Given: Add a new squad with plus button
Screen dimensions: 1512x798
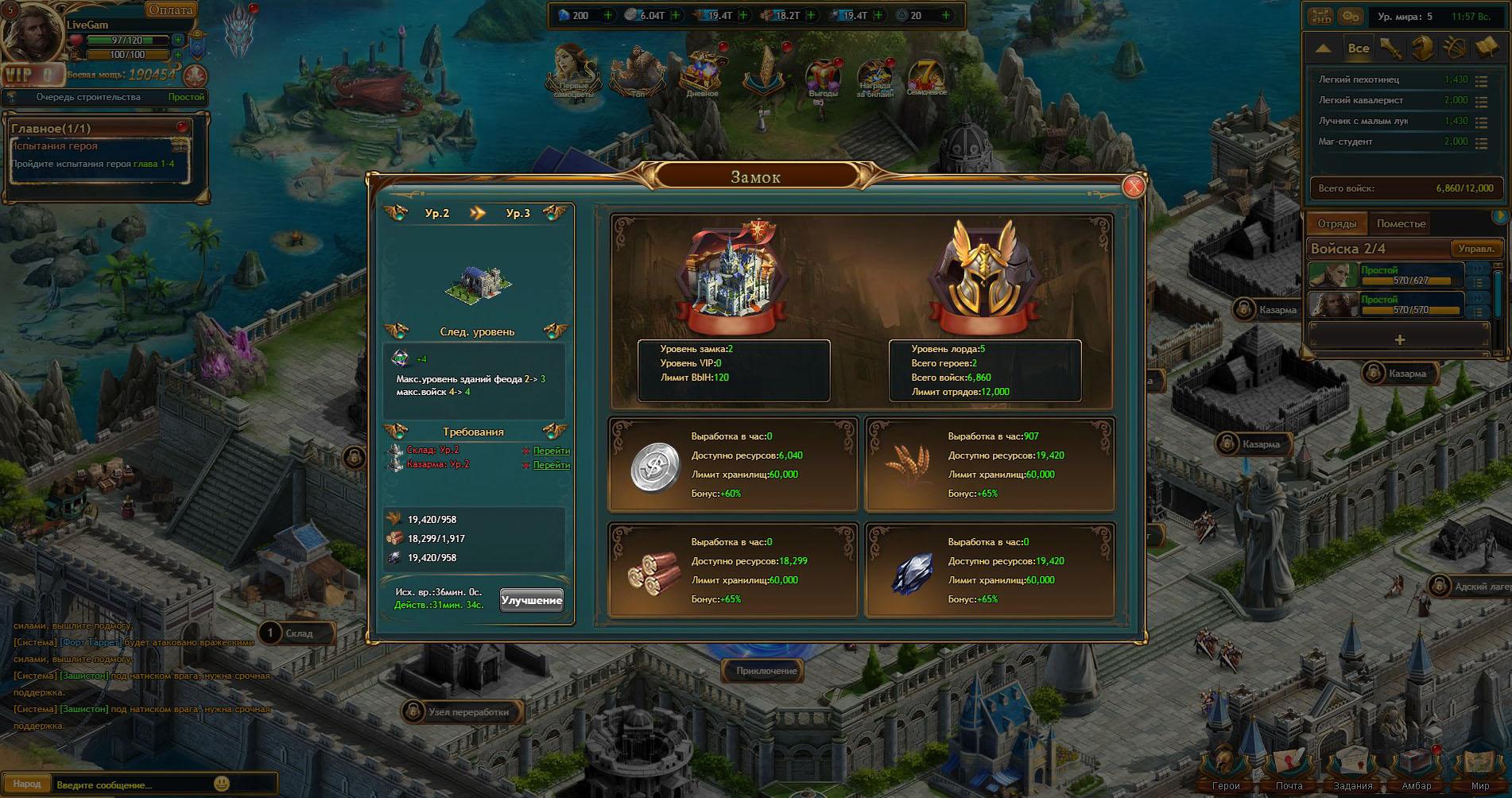Looking at the screenshot, I should (1399, 339).
